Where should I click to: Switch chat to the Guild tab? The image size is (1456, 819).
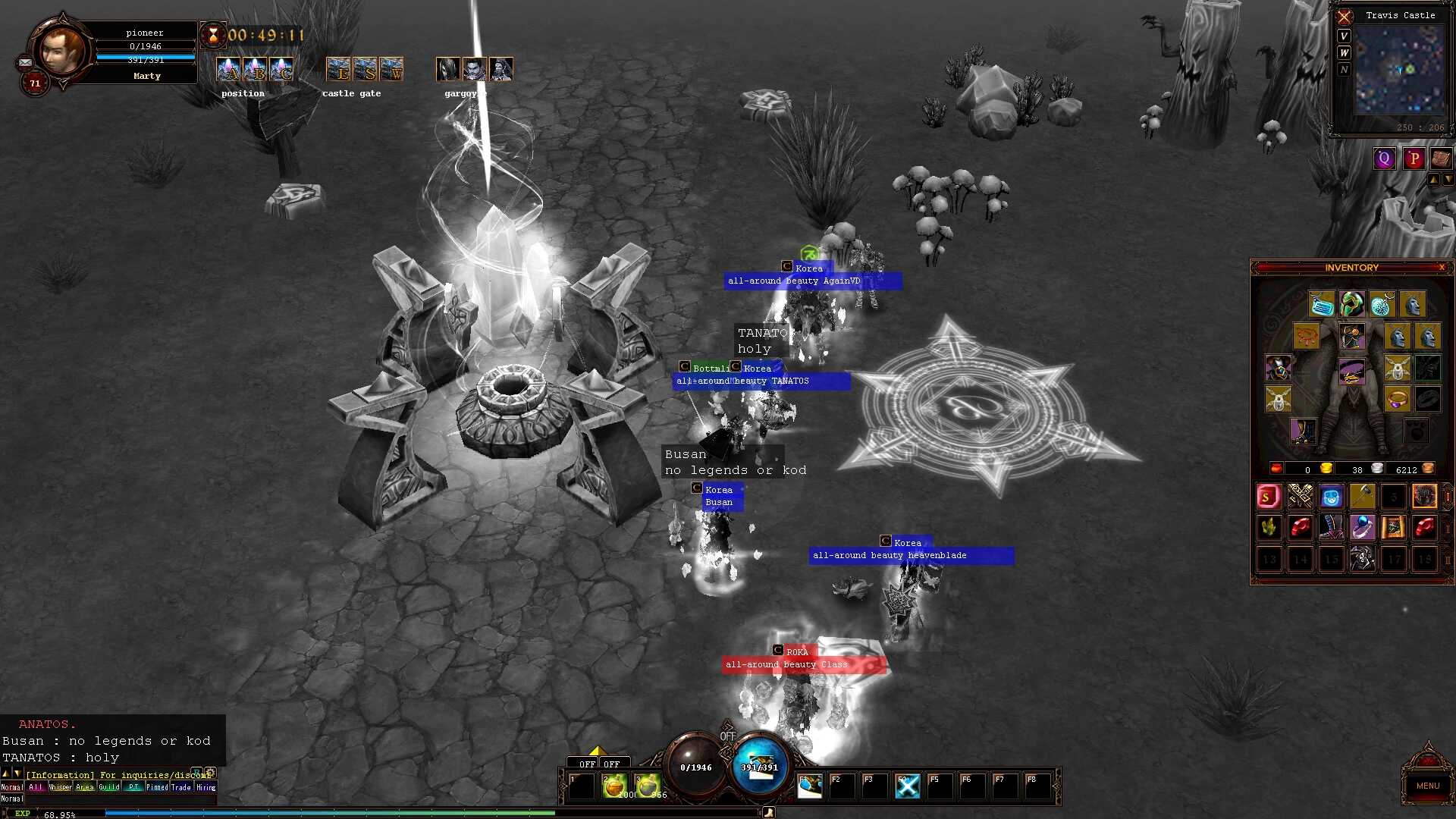(109, 787)
